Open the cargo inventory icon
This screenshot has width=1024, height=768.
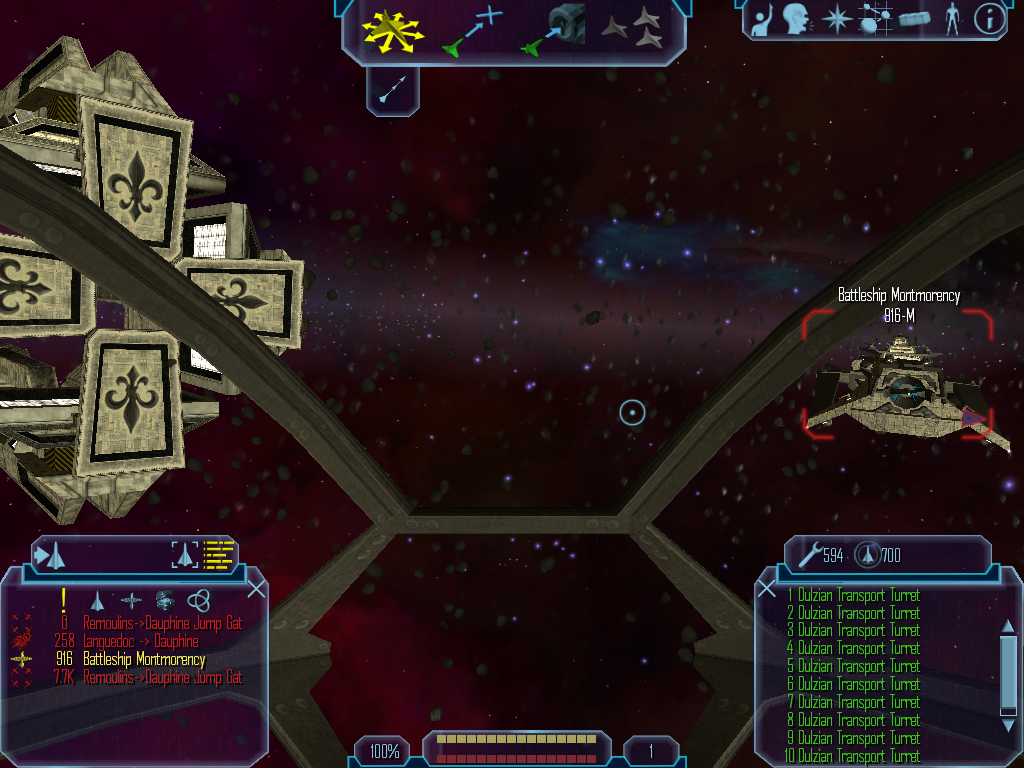point(913,19)
